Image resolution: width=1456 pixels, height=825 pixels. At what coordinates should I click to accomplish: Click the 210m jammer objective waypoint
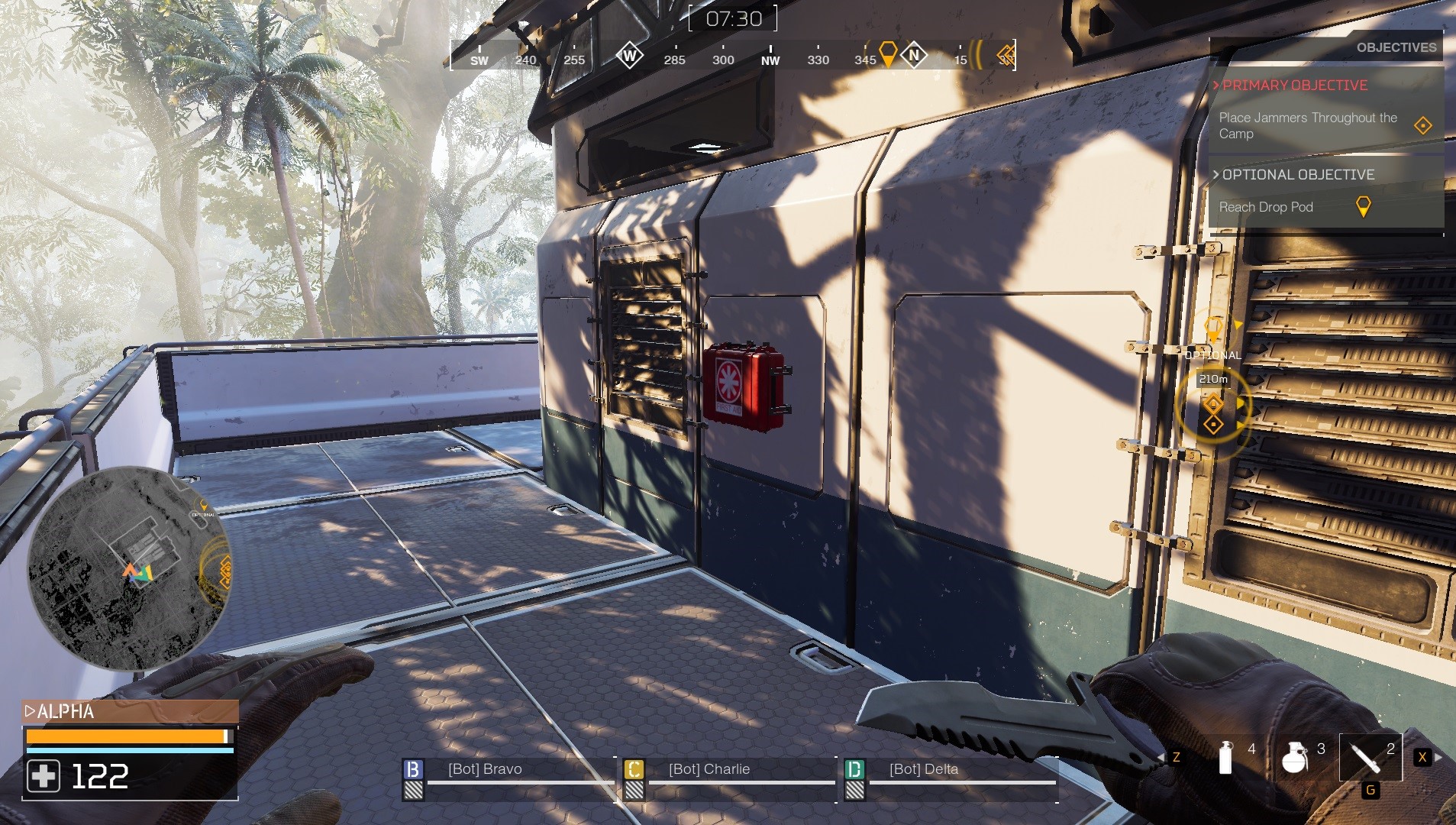click(x=1213, y=412)
